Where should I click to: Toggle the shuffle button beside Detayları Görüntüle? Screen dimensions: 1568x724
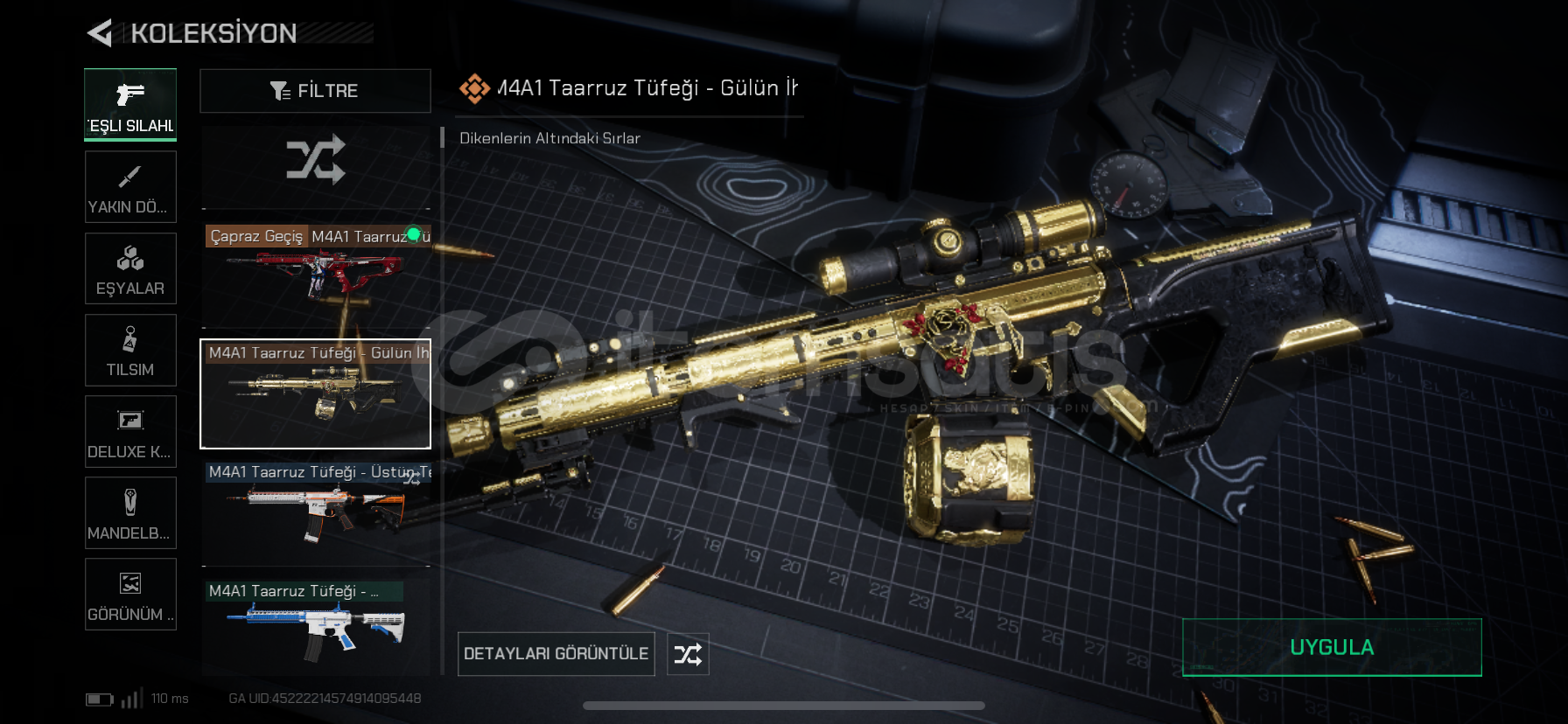pyautogui.click(x=688, y=654)
